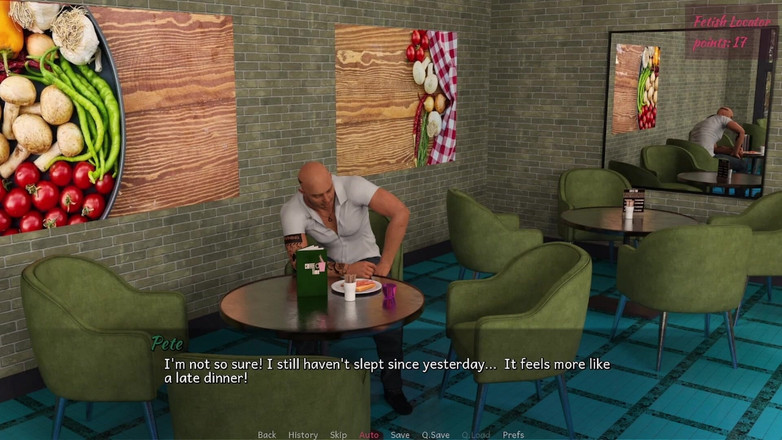Screen dimensions: 782x440
Task: Open the Save screen
Action: pyautogui.click(x=400, y=435)
